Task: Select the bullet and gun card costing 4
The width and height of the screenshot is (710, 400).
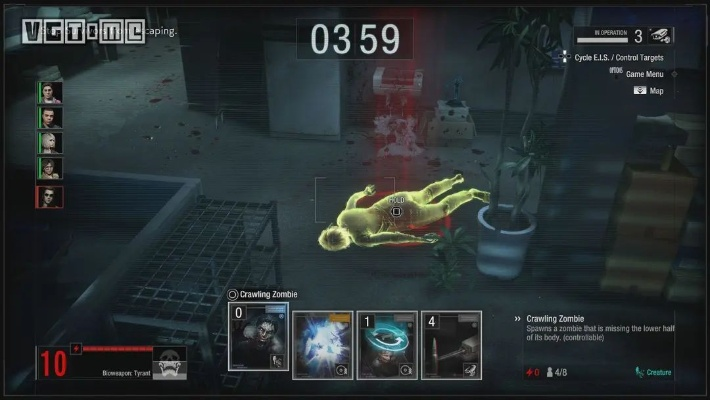Action: pos(451,346)
